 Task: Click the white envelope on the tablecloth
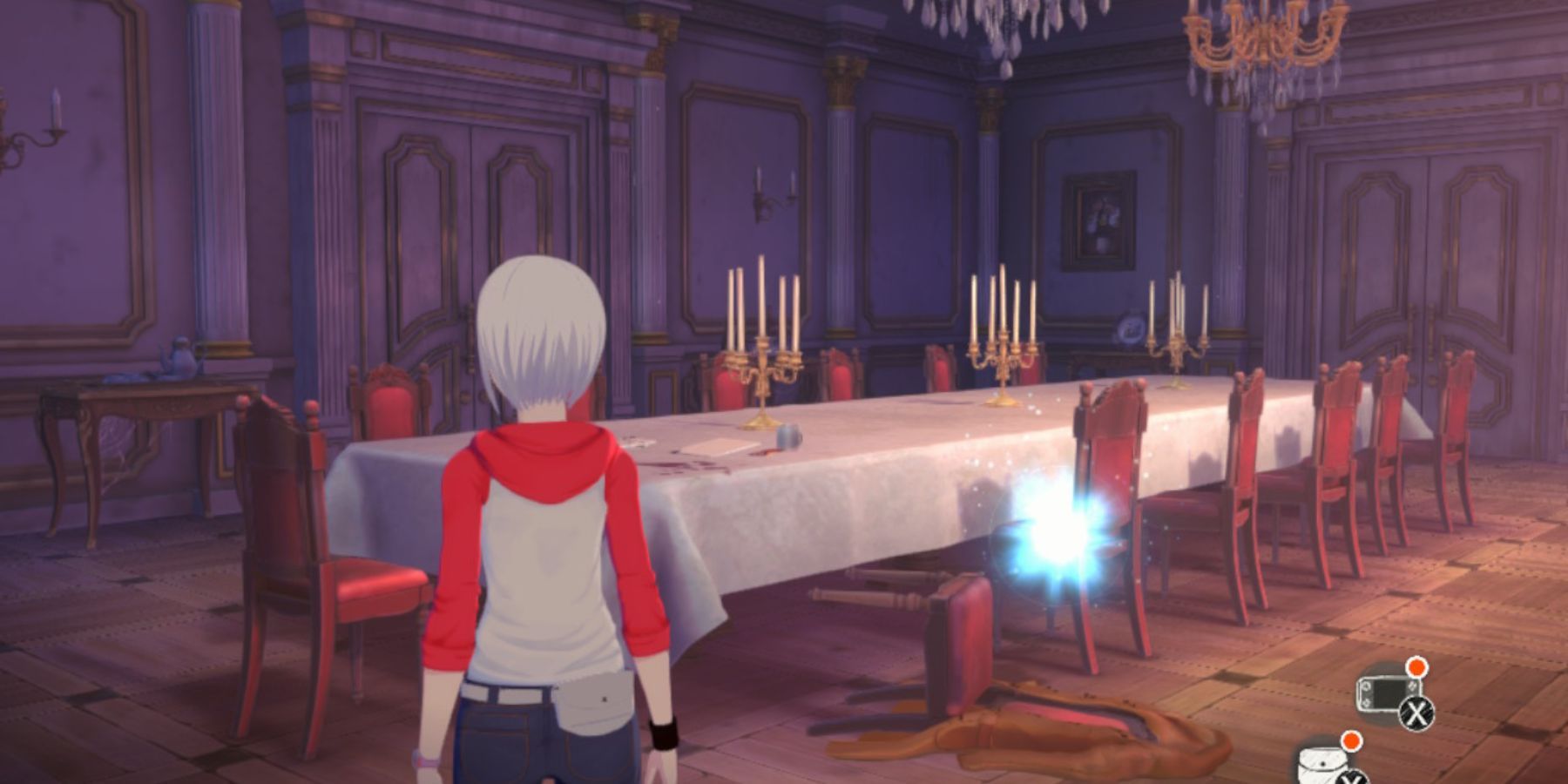pyautogui.click(x=718, y=448)
